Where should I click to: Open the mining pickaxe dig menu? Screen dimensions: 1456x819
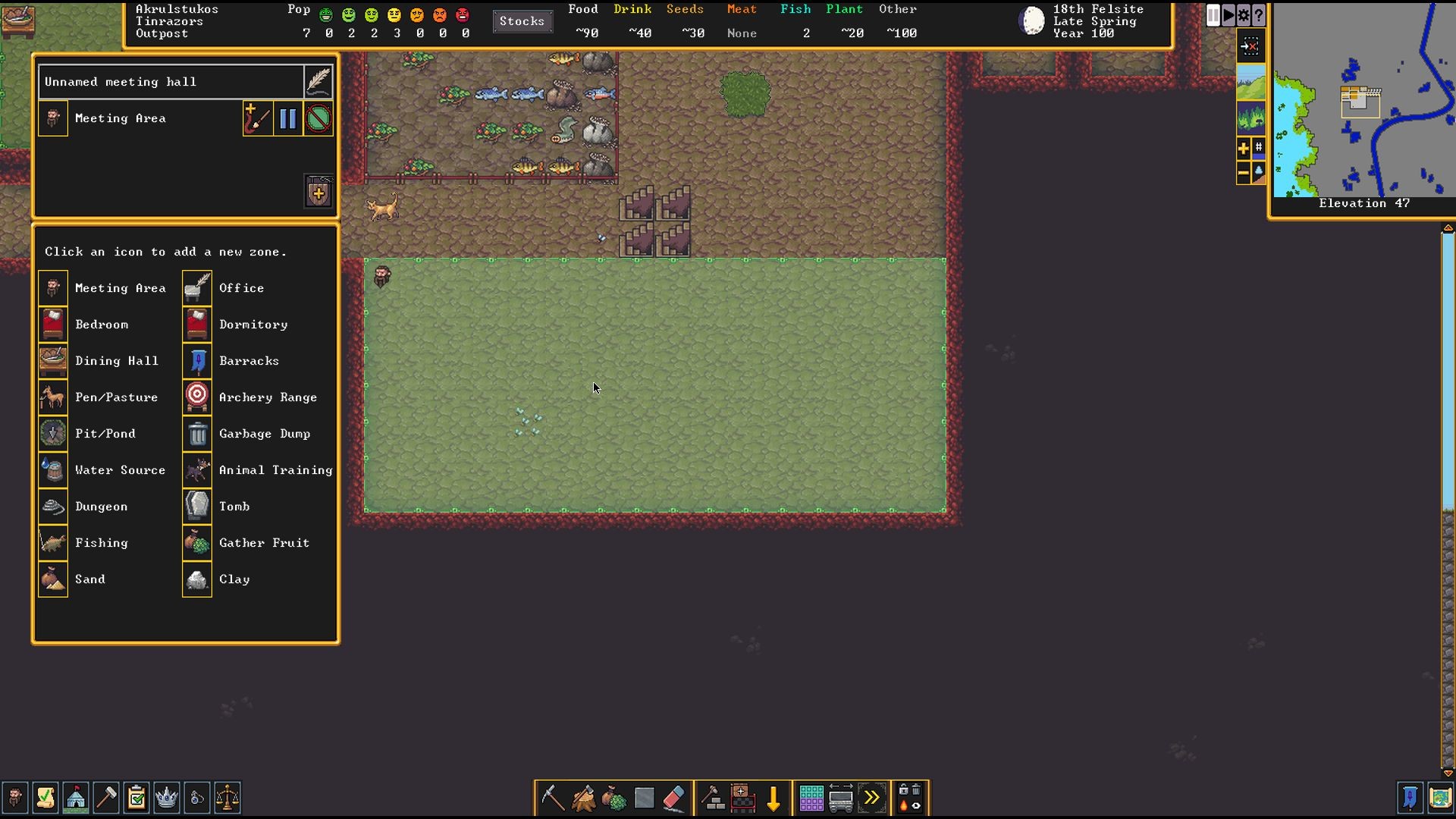[552, 798]
